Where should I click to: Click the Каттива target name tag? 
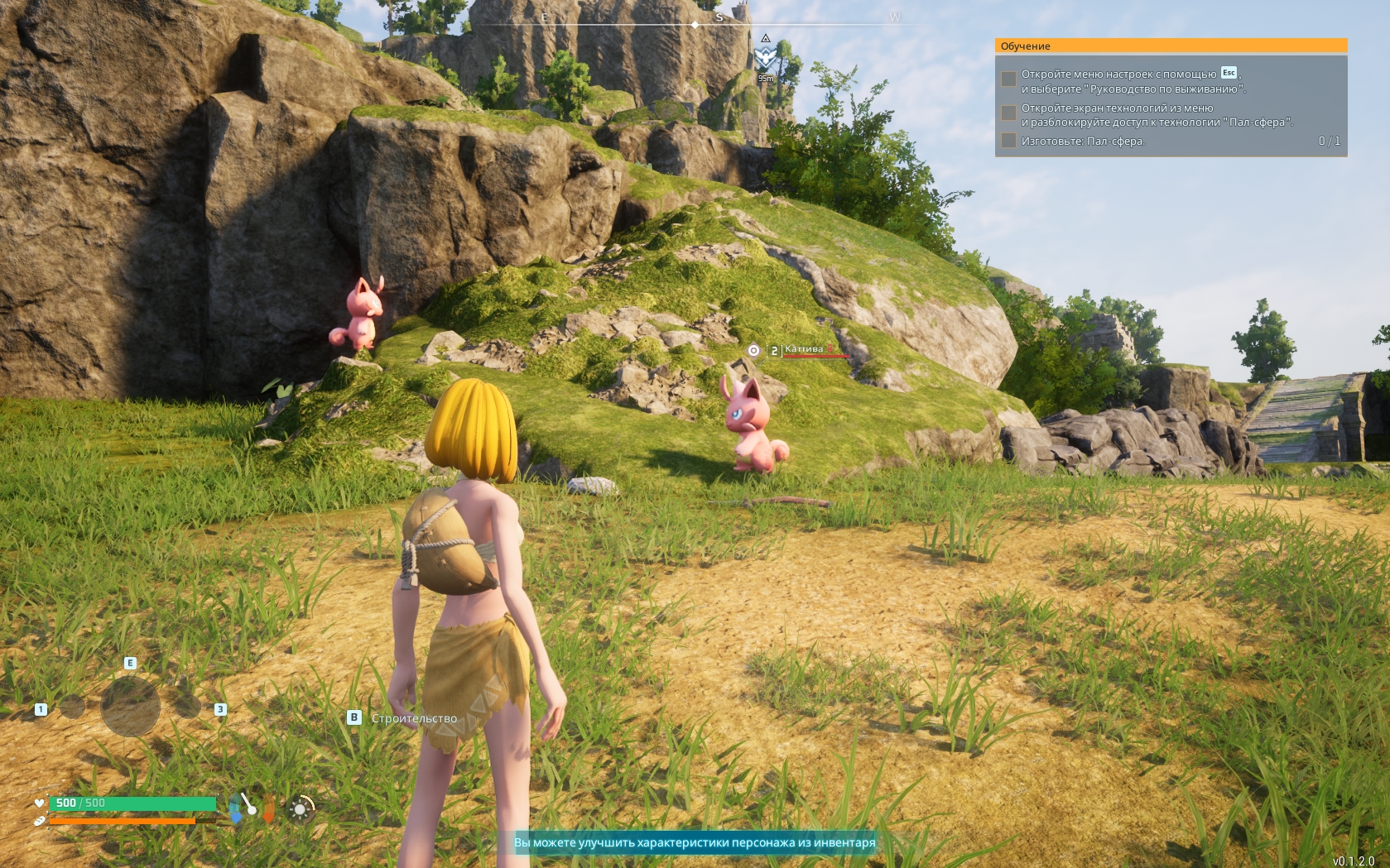[804, 349]
